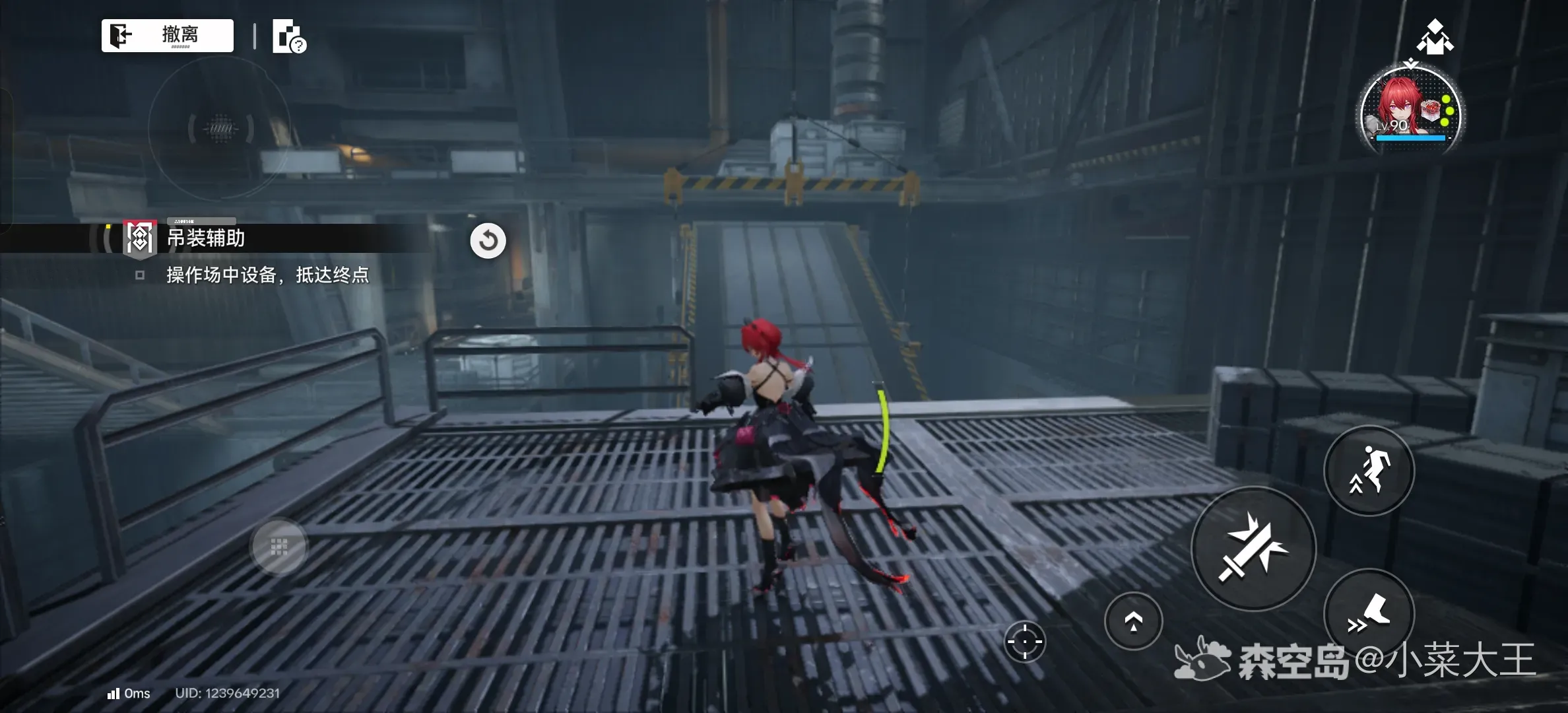The width and height of the screenshot is (1568, 713).
Task: Open the help guide icon beside 撤离
Action: pyautogui.click(x=289, y=36)
